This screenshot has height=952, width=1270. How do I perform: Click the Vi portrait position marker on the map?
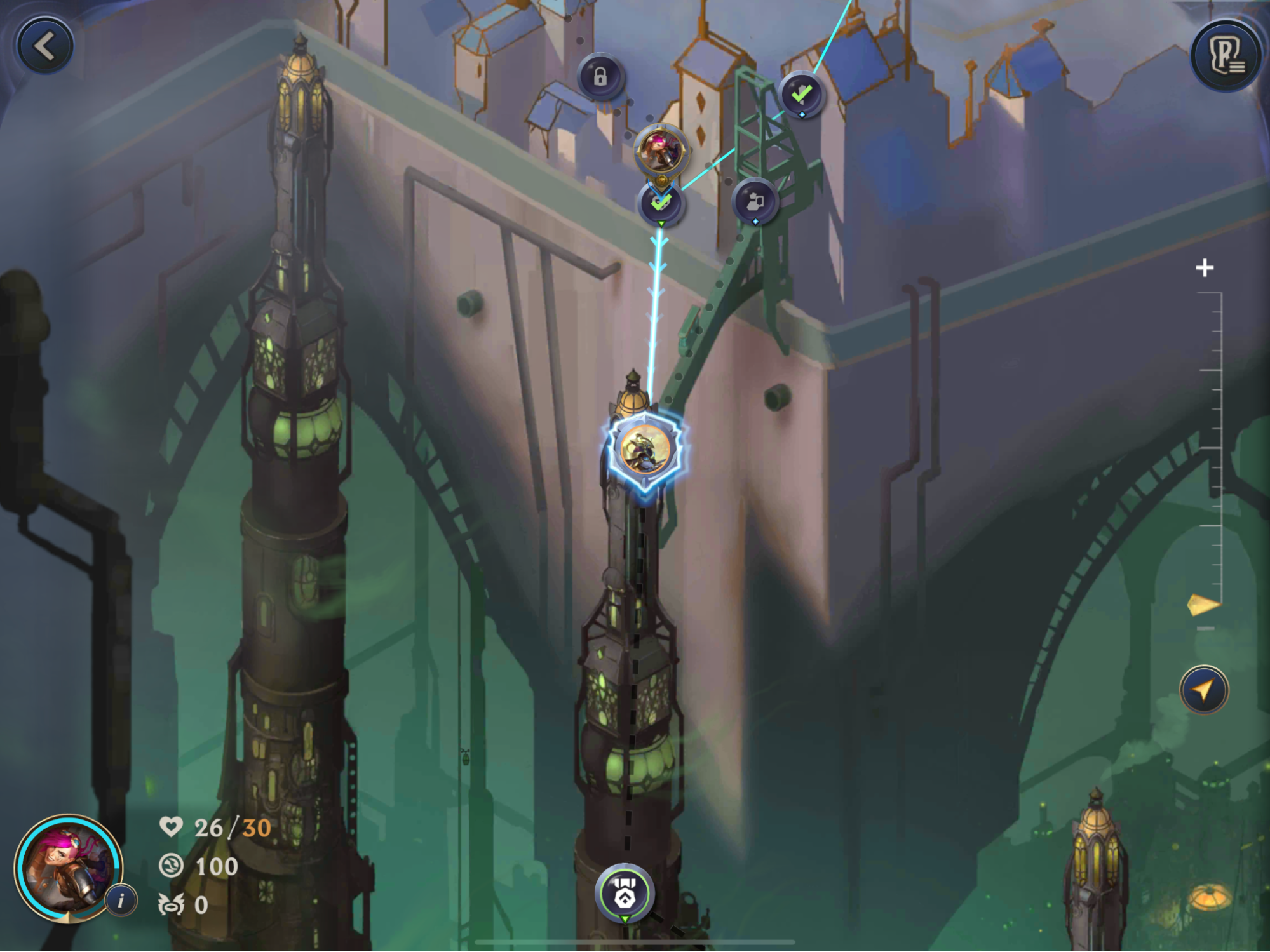tap(661, 150)
